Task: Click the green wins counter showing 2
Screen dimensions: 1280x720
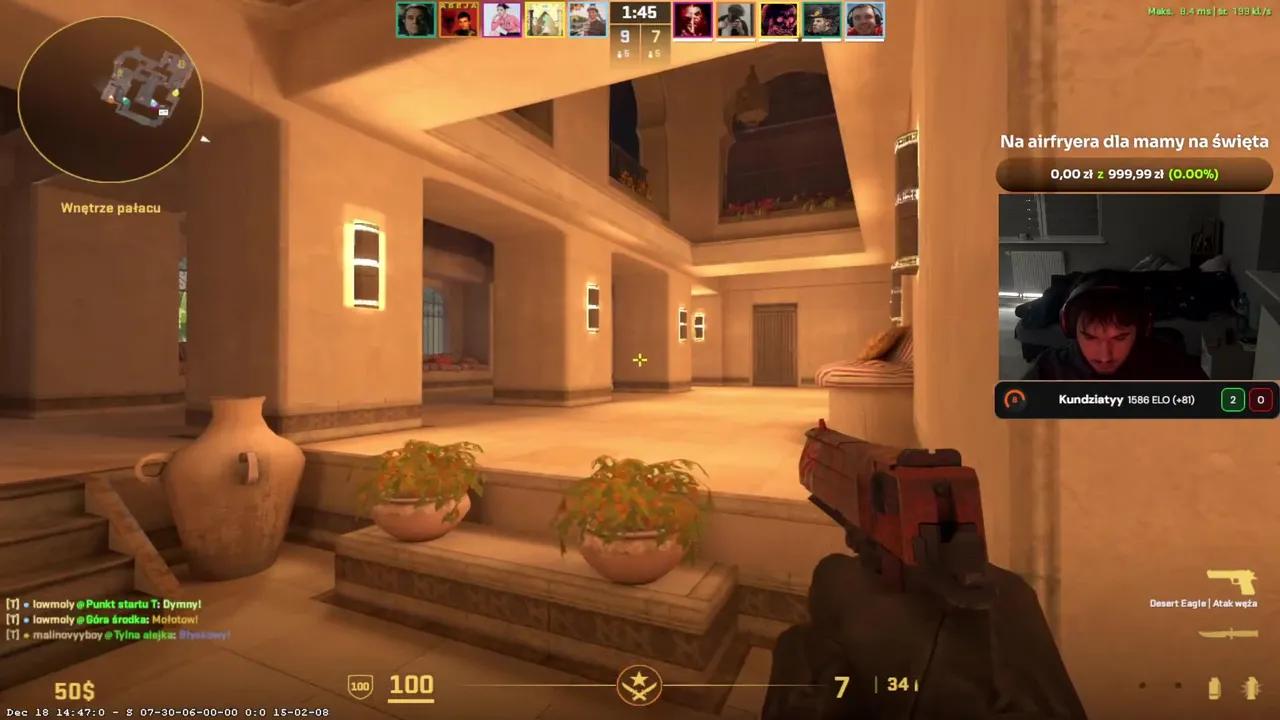Action: coord(1232,399)
